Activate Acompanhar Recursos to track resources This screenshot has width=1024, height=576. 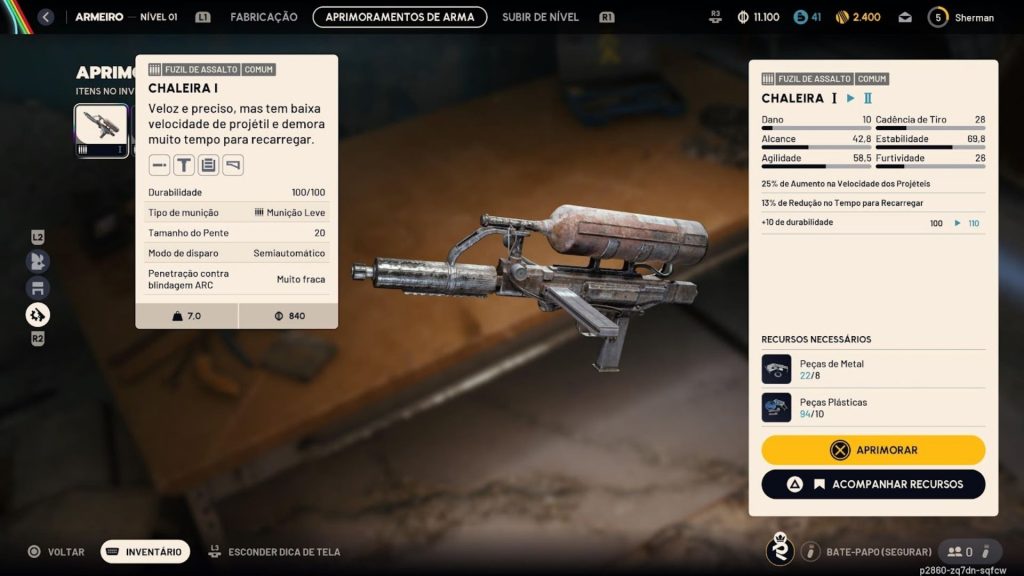click(x=873, y=484)
